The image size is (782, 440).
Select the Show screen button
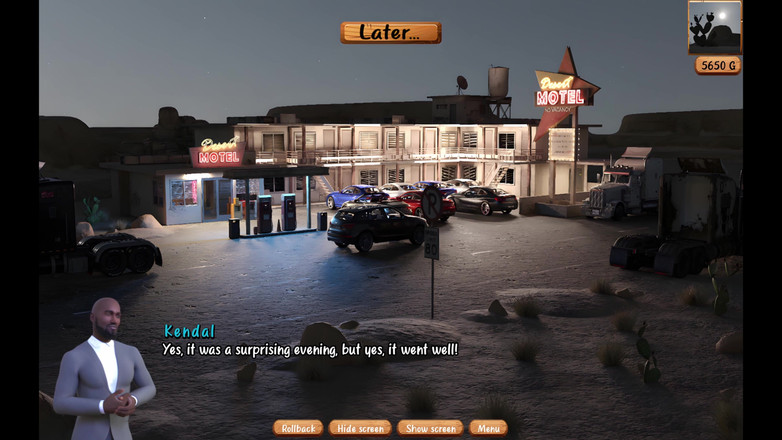pyautogui.click(x=430, y=428)
